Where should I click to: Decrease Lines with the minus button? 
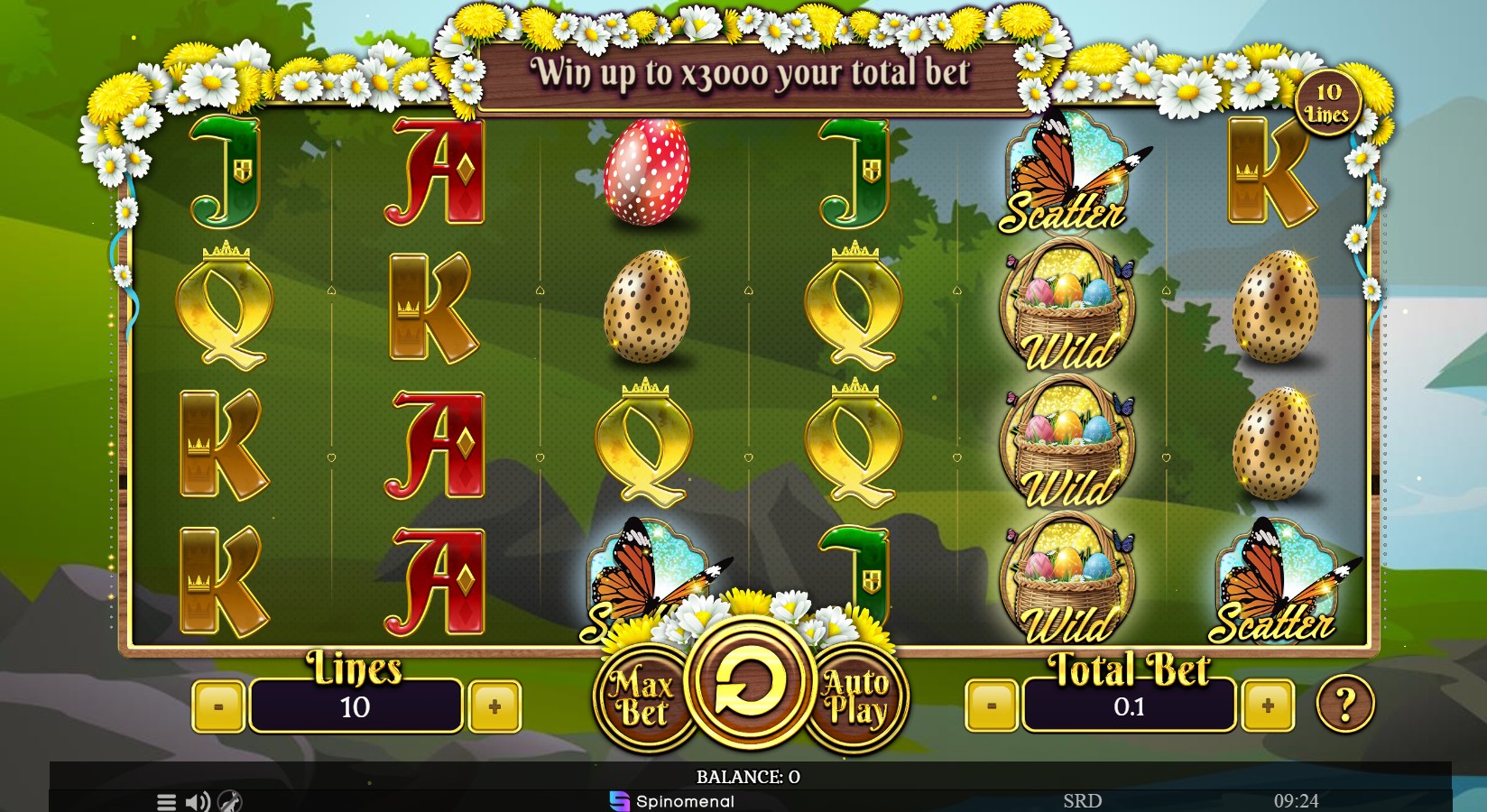coord(219,706)
